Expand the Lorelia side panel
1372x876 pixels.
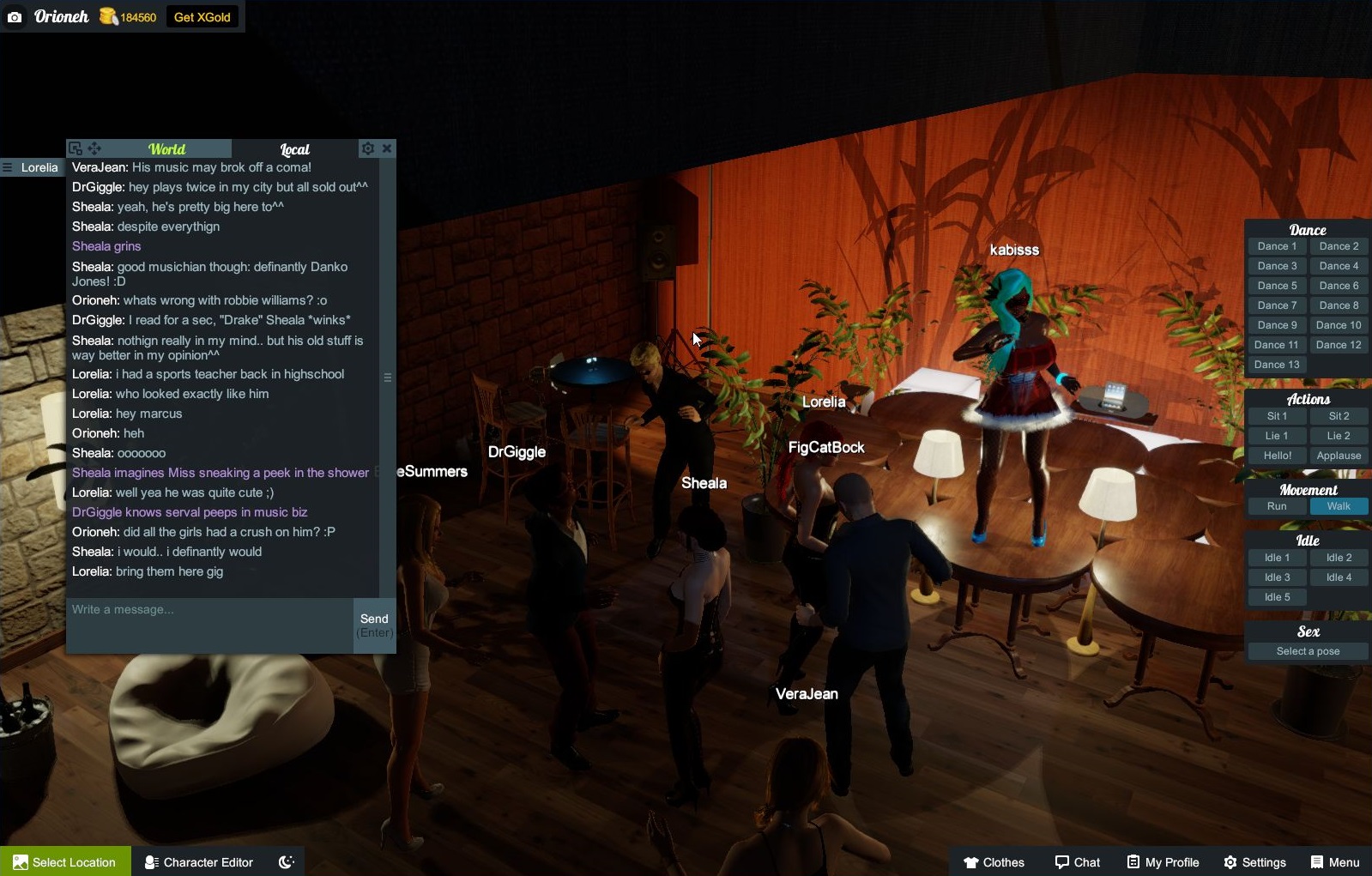pos(8,167)
